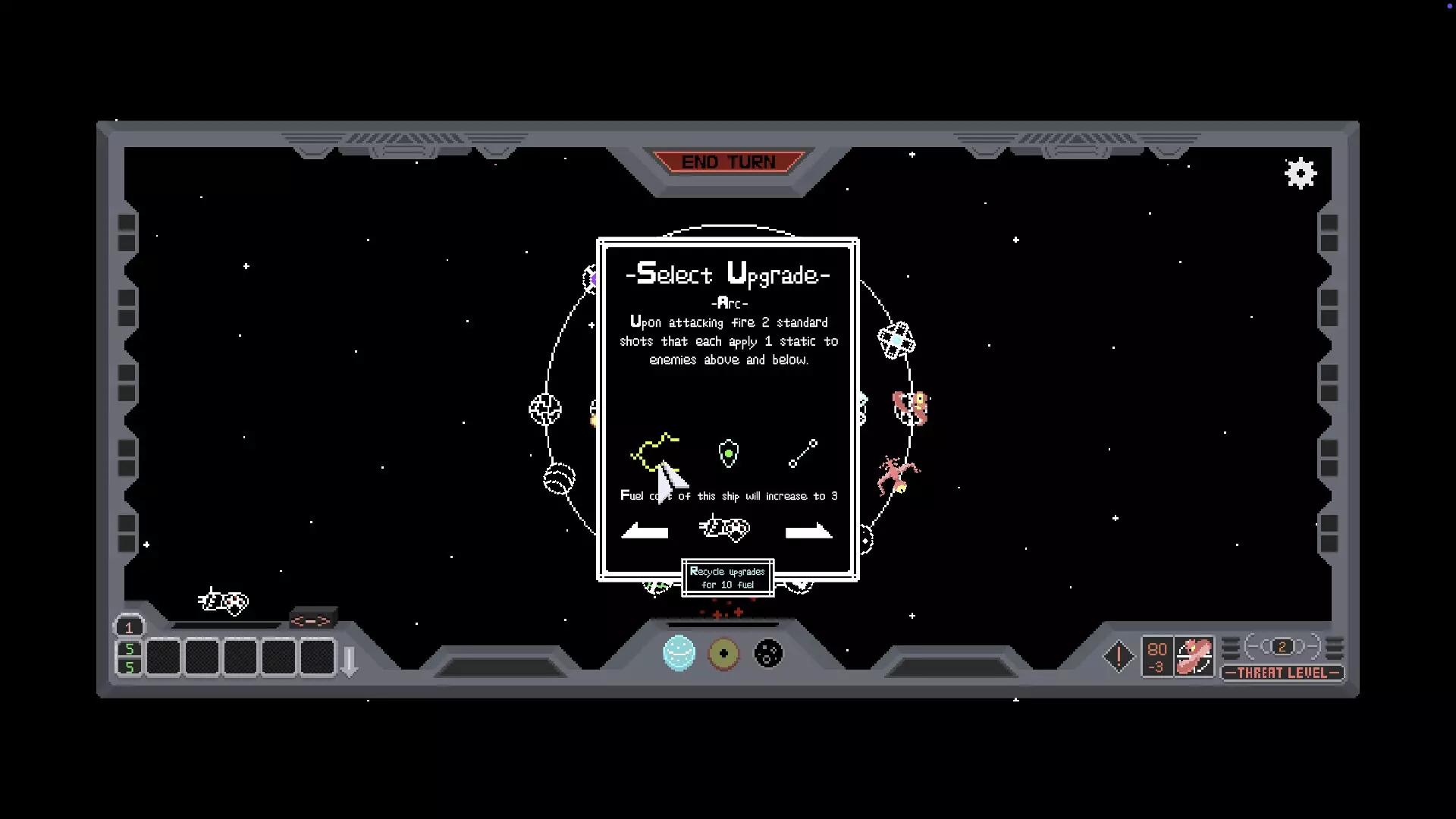Click the Threat Level label

[x=1282, y=673]
